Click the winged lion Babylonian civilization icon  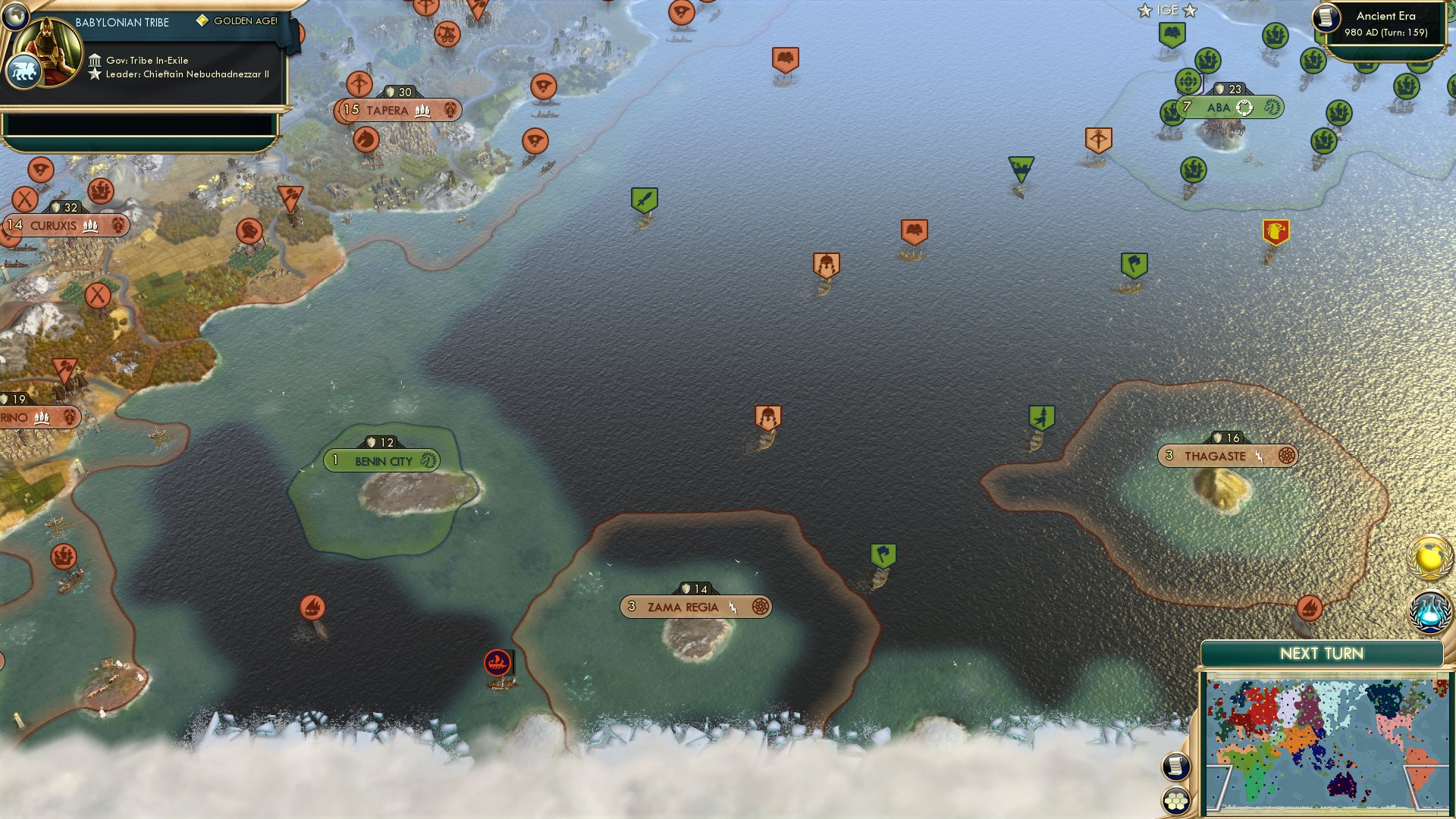25,68
